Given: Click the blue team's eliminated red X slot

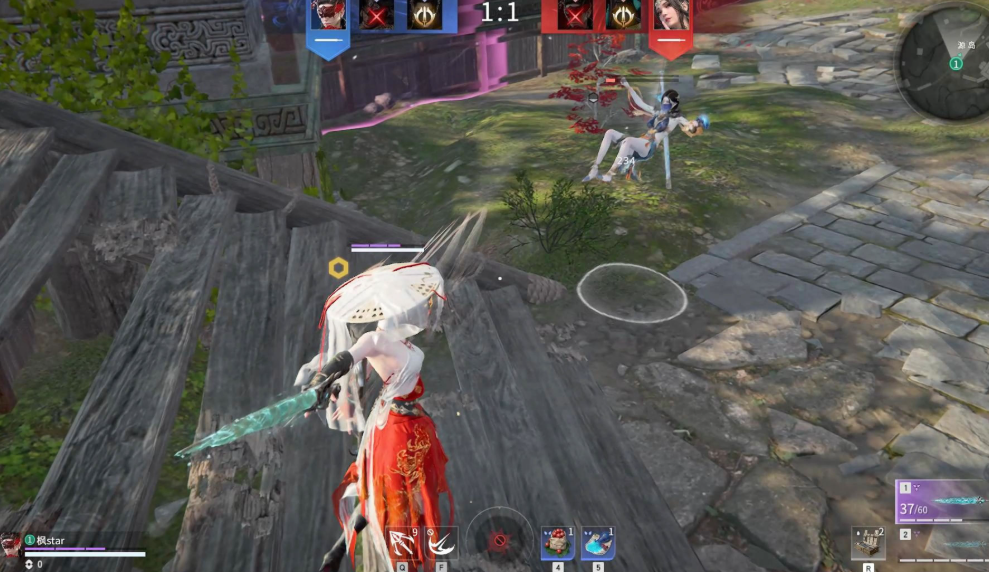Looking at the screenshot, I should (375, 14).
